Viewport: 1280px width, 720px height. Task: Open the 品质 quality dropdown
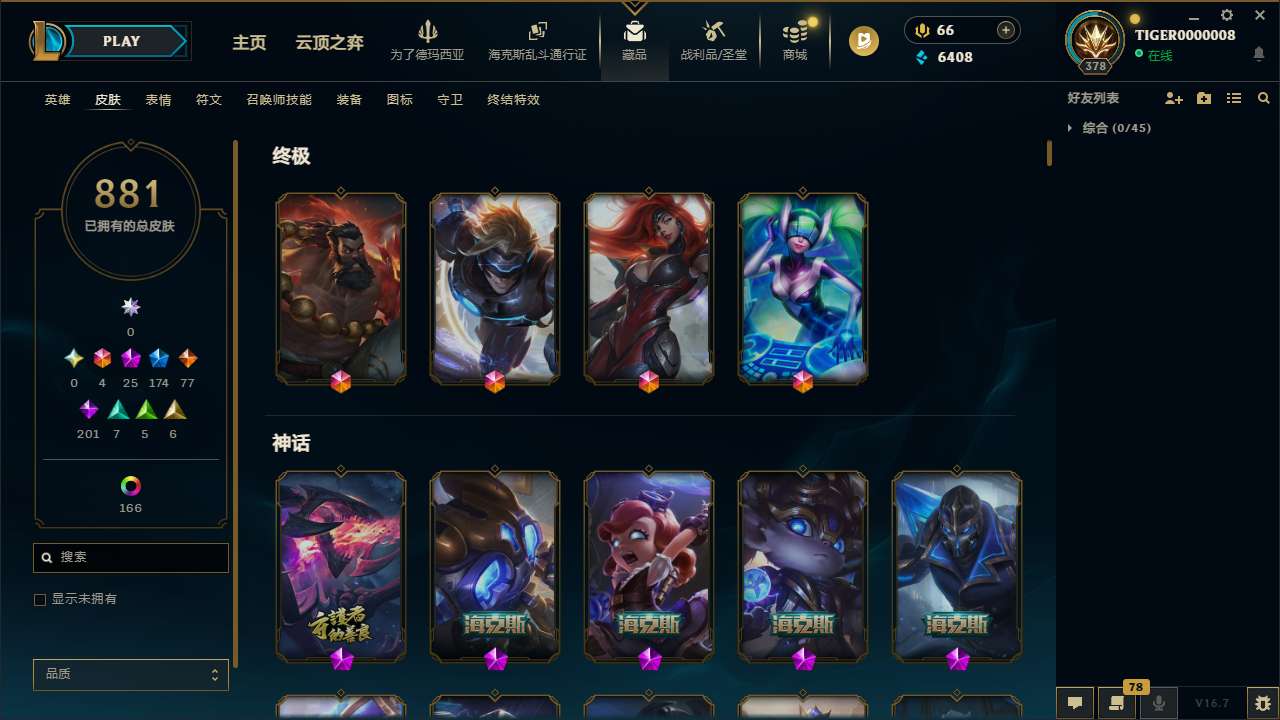pyautogui.click(x=130, y=674)
